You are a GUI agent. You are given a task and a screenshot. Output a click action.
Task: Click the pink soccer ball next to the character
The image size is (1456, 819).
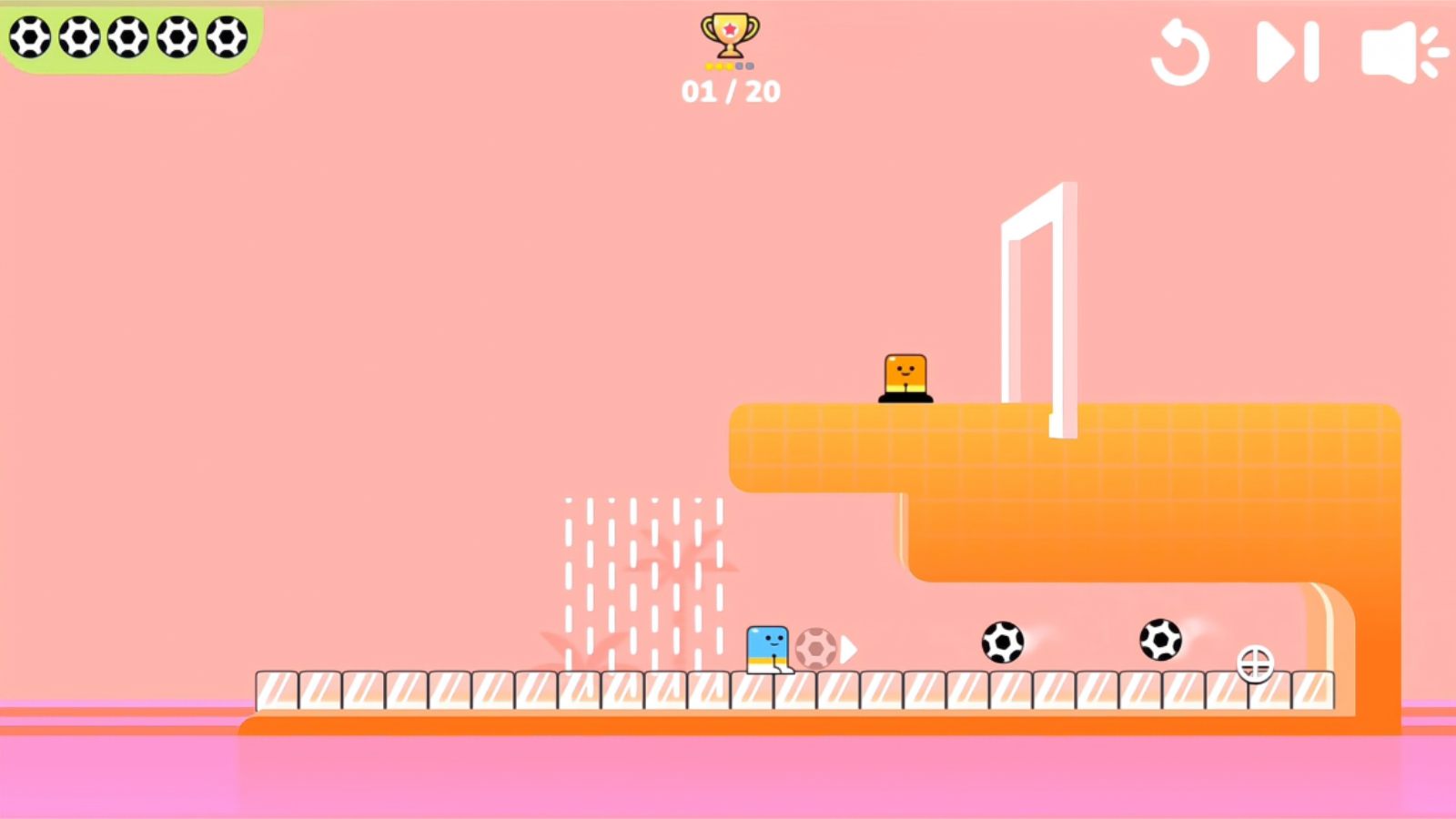click(816, 648)
